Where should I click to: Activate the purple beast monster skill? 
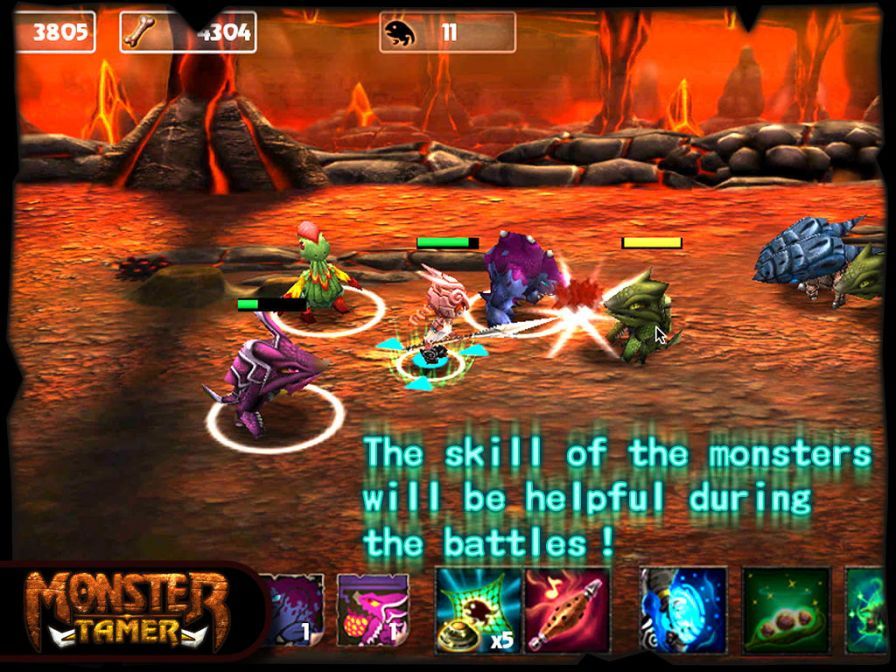(294, 610)
